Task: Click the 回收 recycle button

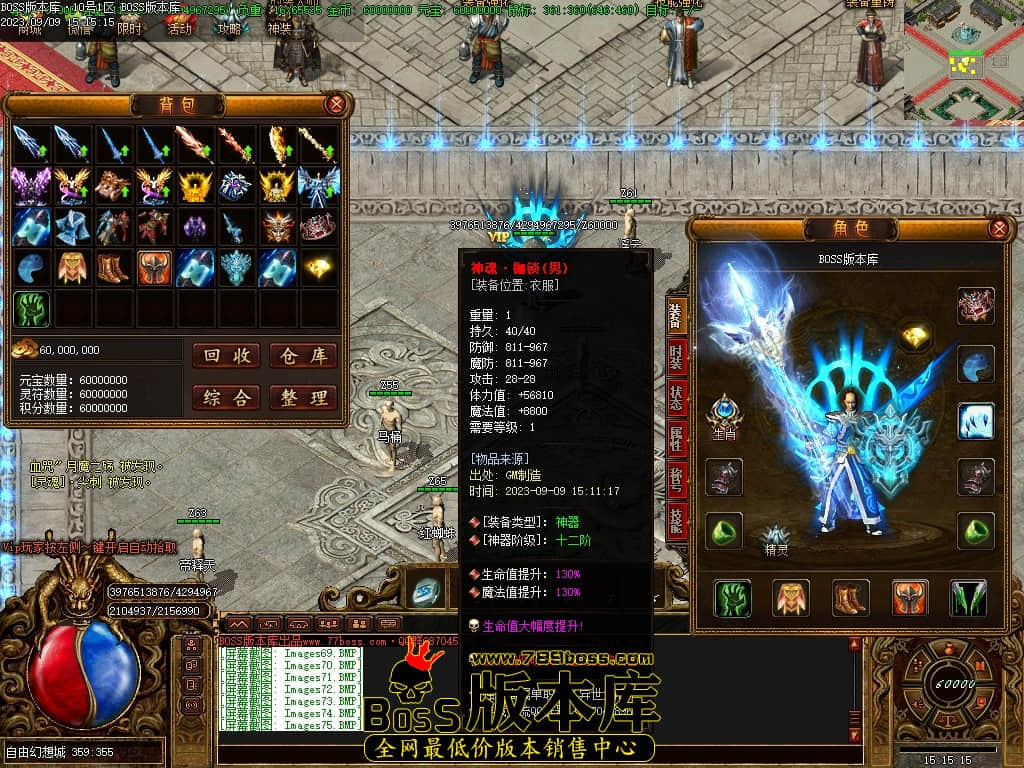Action: point(226,355)
